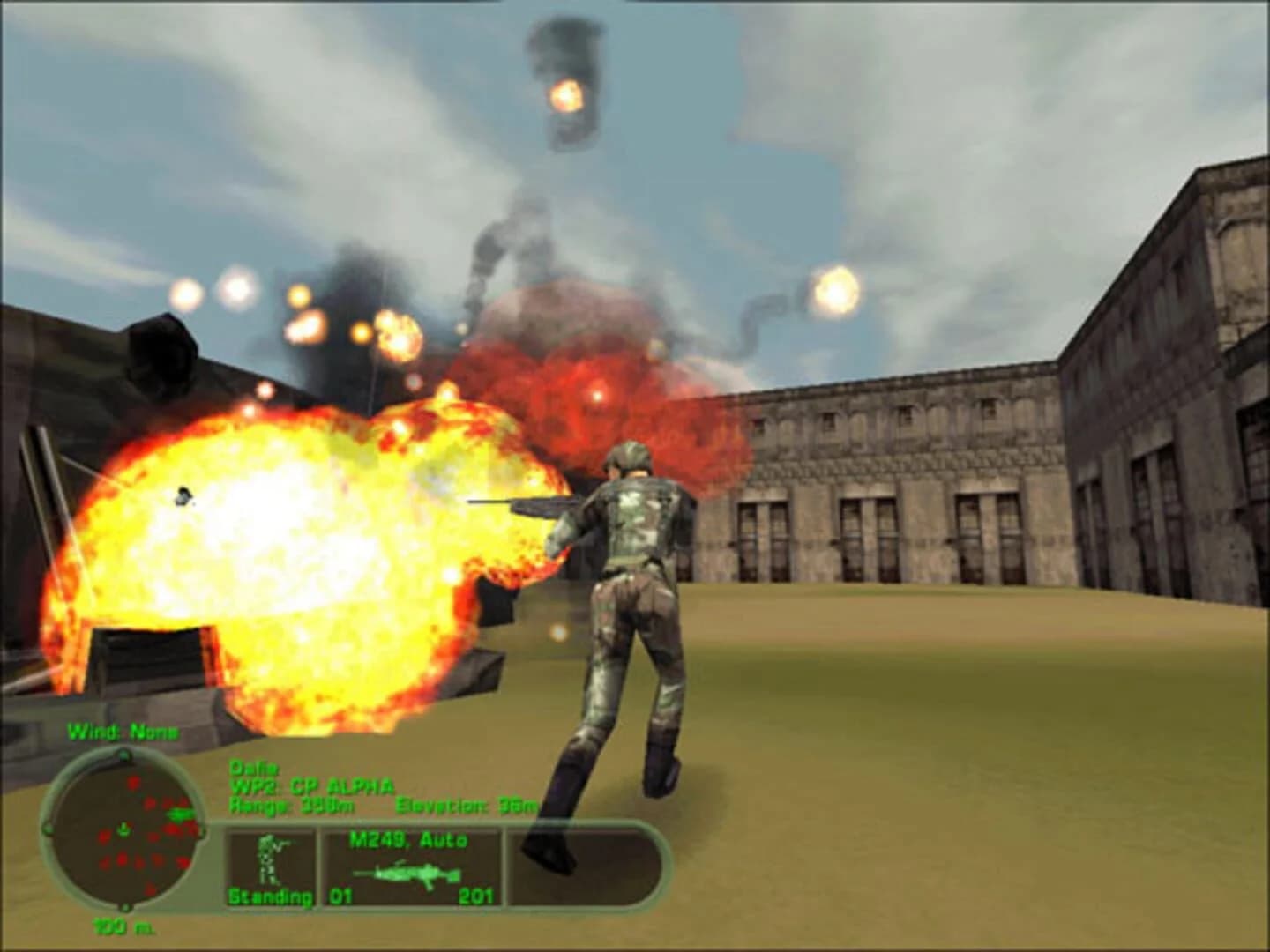Toggle the M249, Auto fire mode label

click(x=409, y=838)
